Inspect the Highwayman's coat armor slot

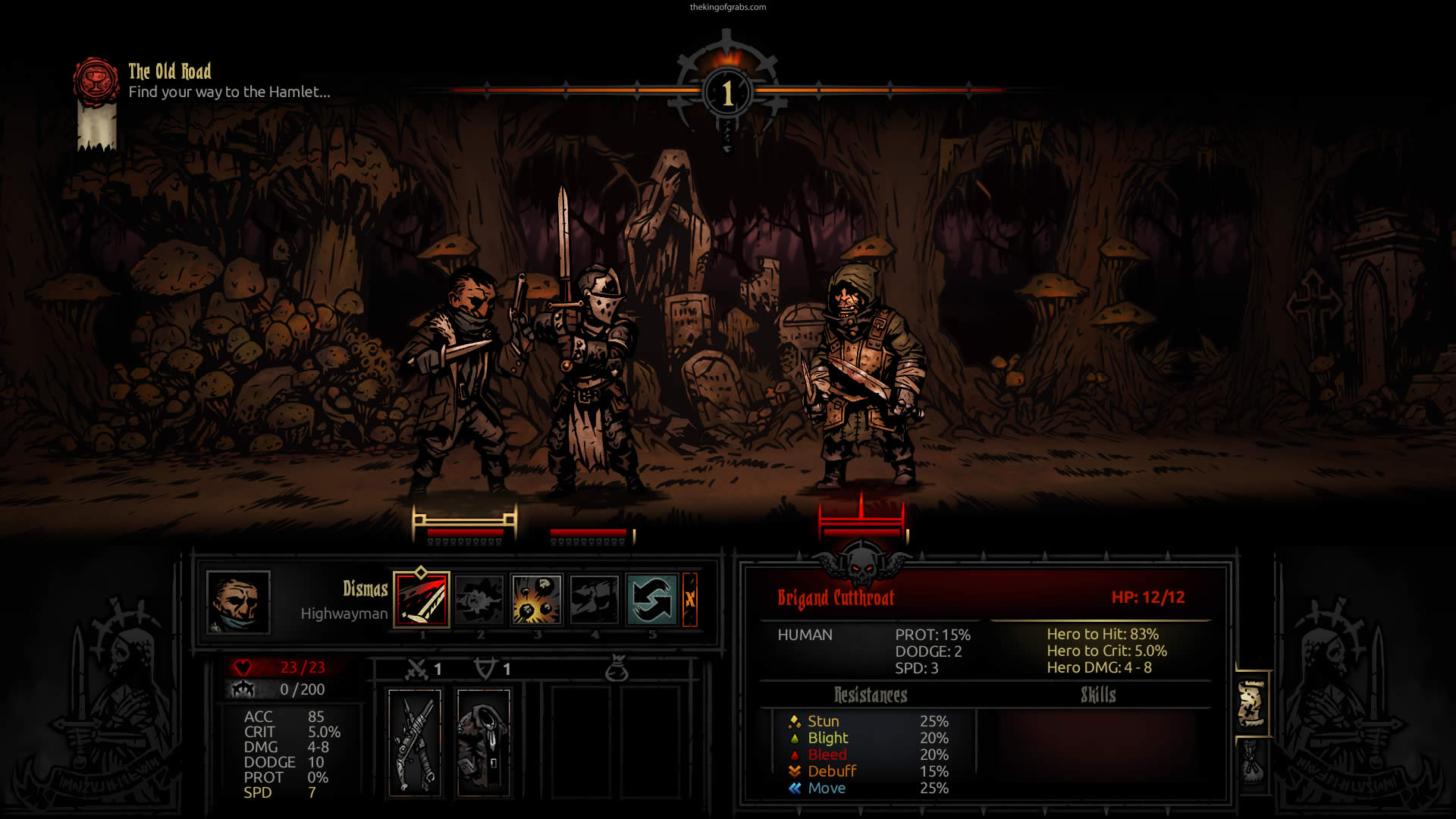(484, 742)
